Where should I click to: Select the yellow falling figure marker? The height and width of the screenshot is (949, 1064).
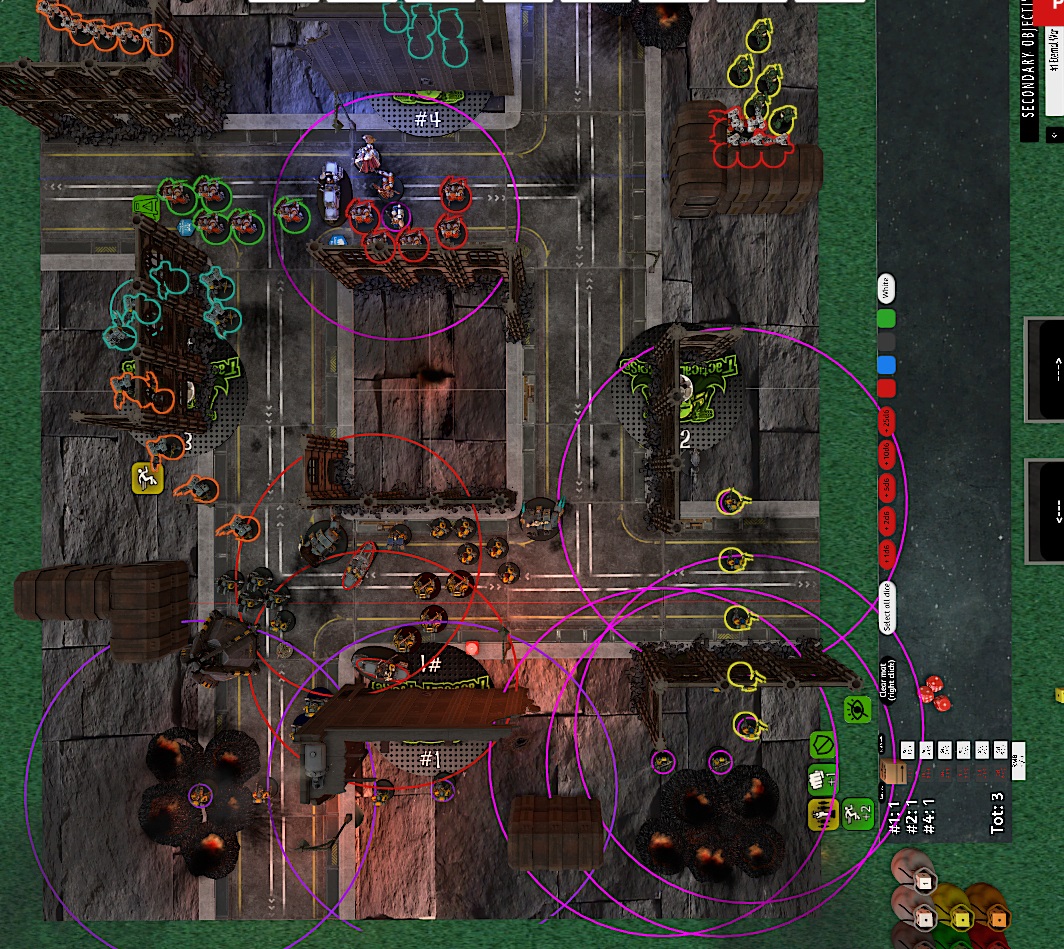[x=147, y=478]
